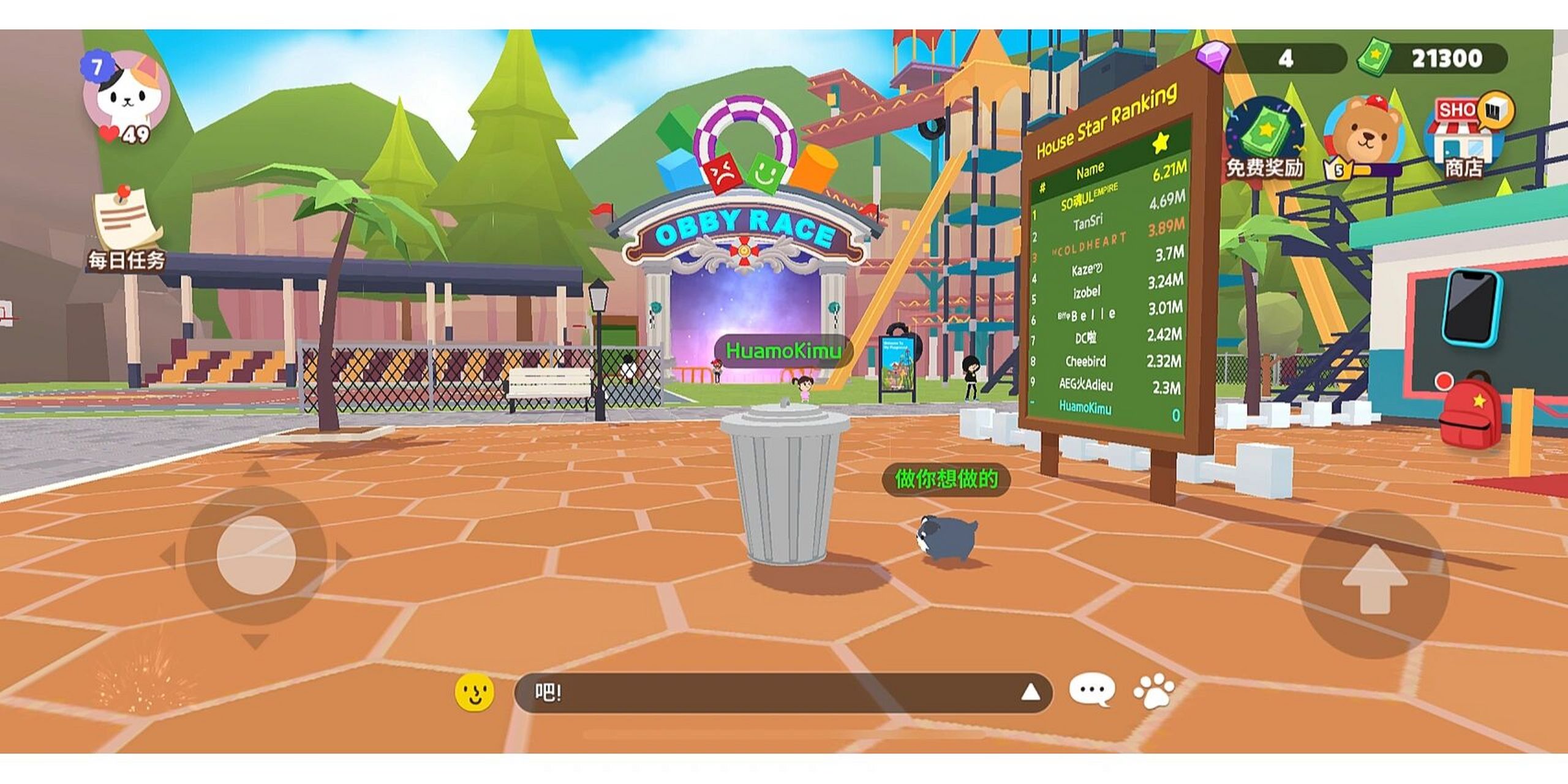1568x784 pixels.
Task: Open the cat avatar profile
Action: 127,92
